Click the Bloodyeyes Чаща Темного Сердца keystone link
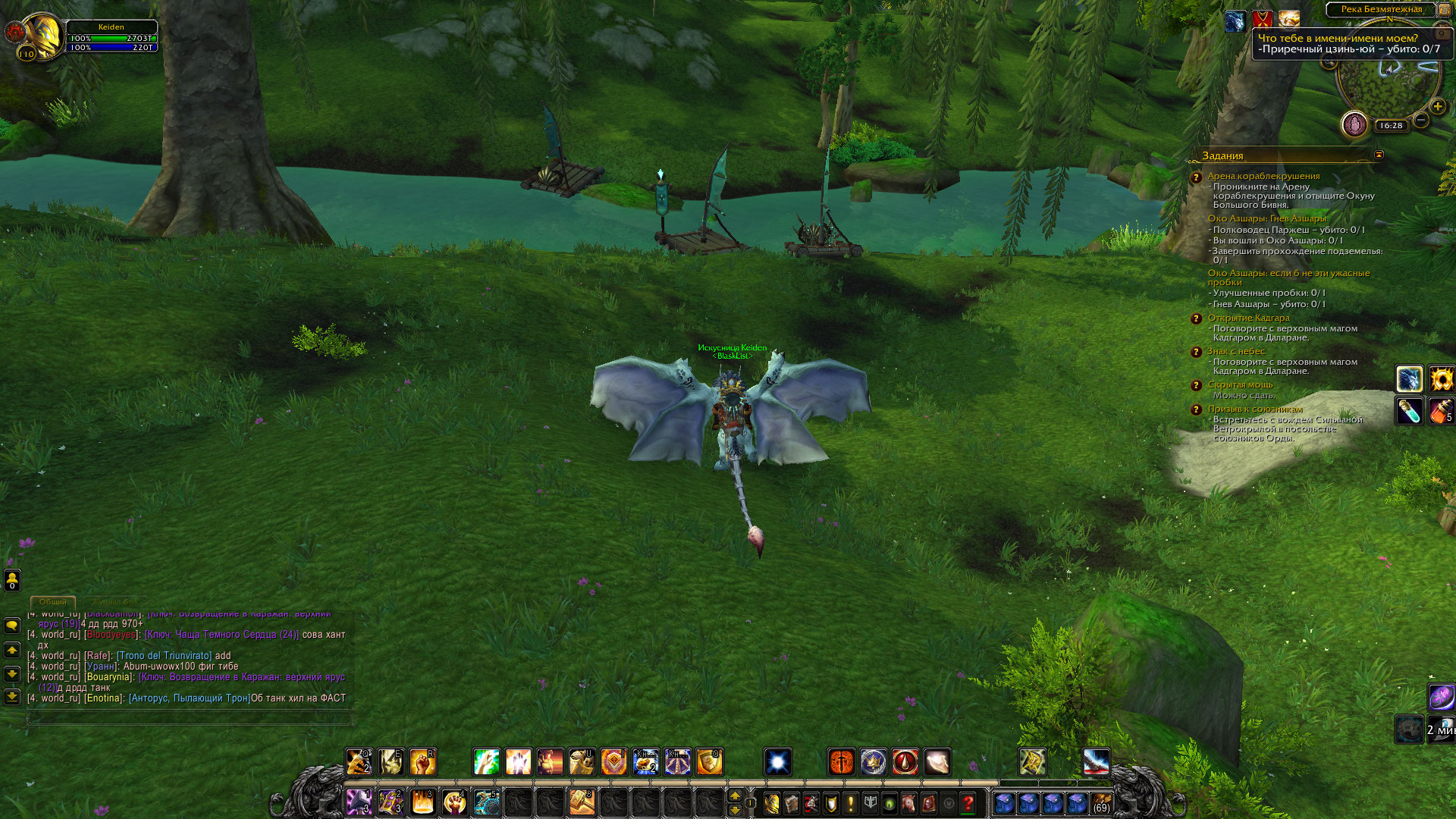Screen dimensions: 1456x819 (x=221, y=635)
